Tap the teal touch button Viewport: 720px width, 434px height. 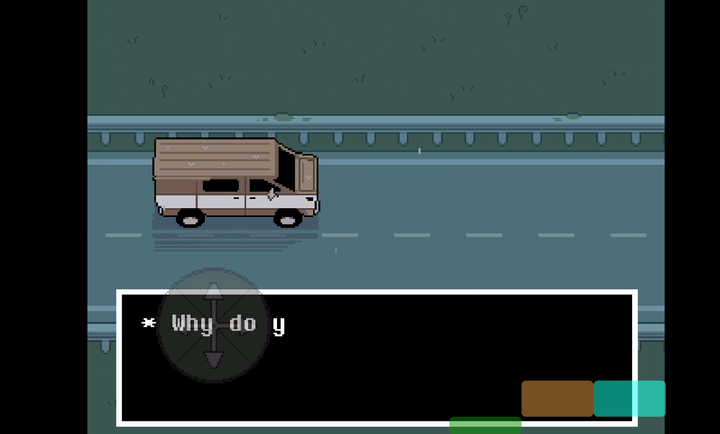coord(629,398)
